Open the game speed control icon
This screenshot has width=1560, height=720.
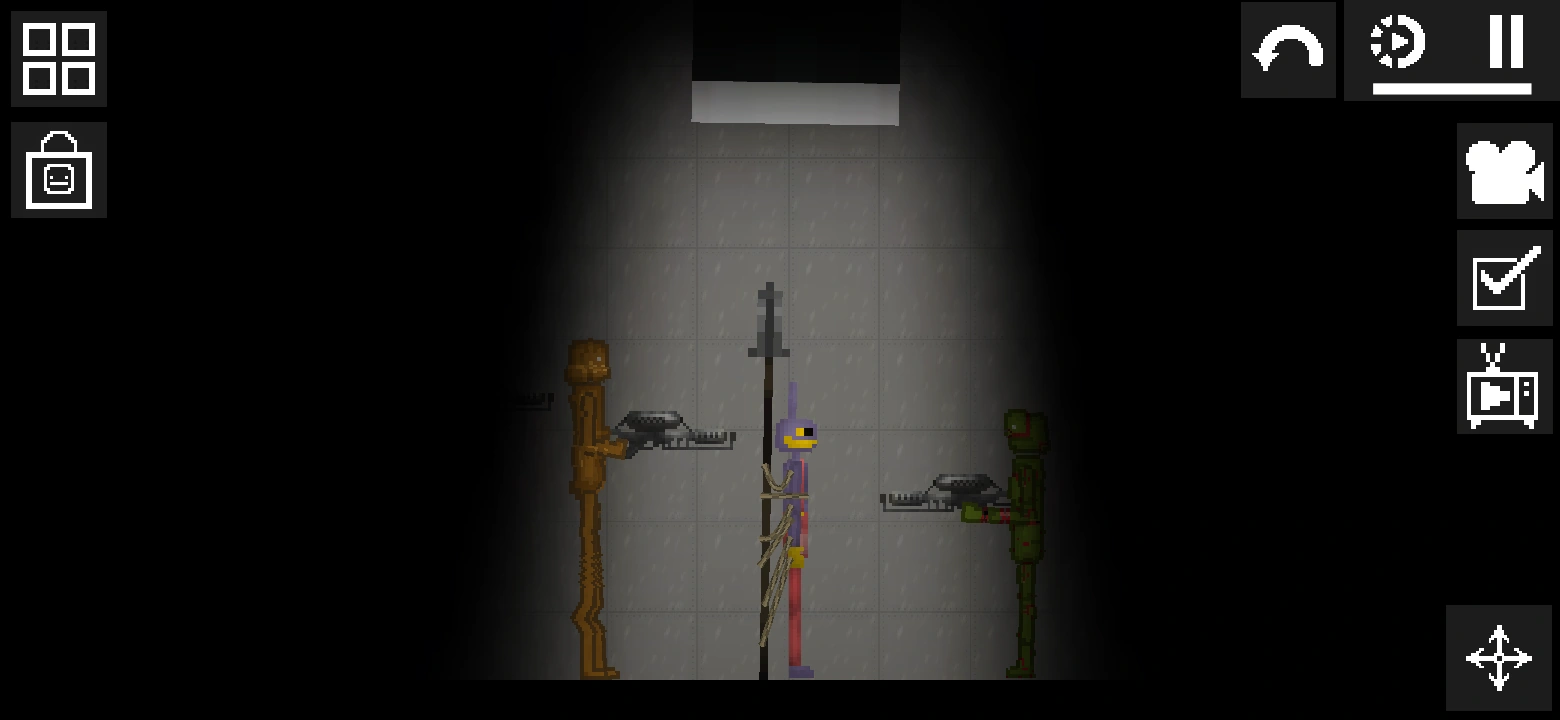tap(1400, 42)
